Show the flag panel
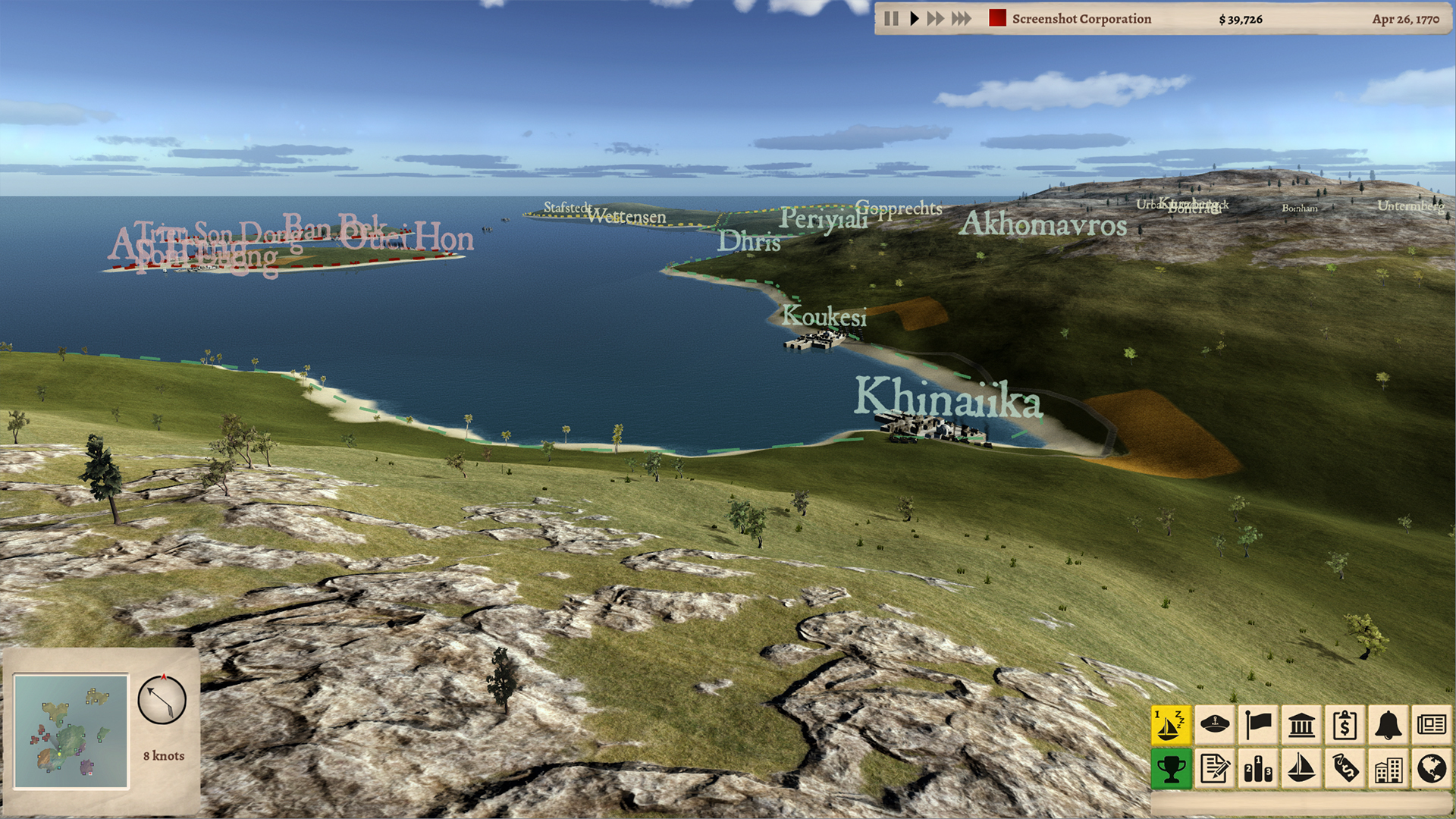 tap(1258, 726)
